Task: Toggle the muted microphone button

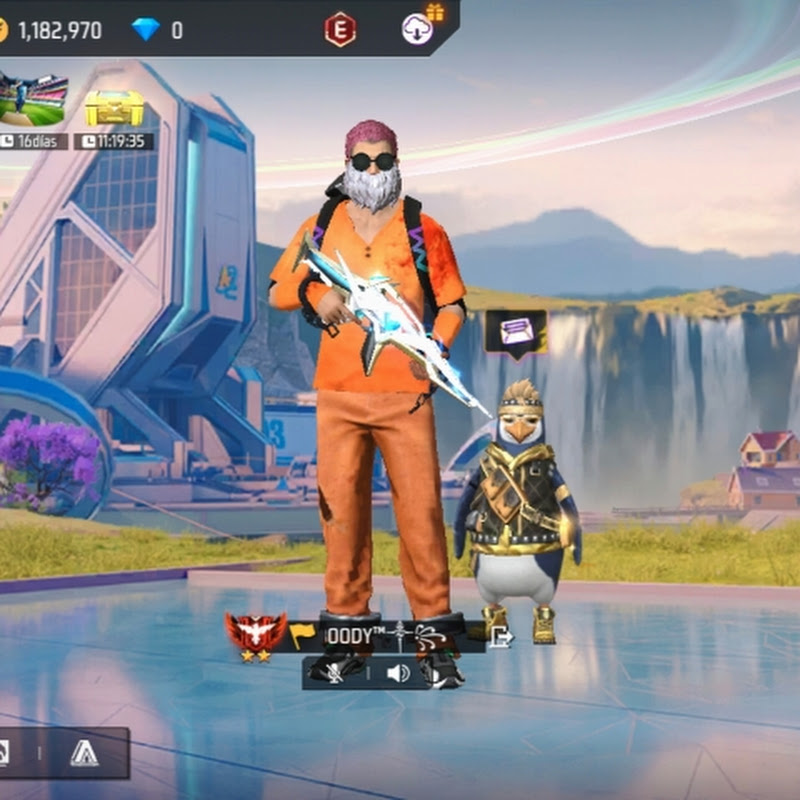Action: pyautogui.click(x=336, y=672)
